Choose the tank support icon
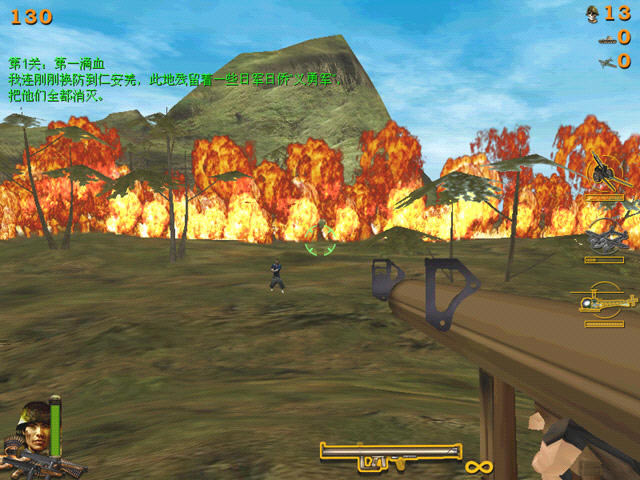The width and height of the screenshot is (640, 480). tap(603, 238)
